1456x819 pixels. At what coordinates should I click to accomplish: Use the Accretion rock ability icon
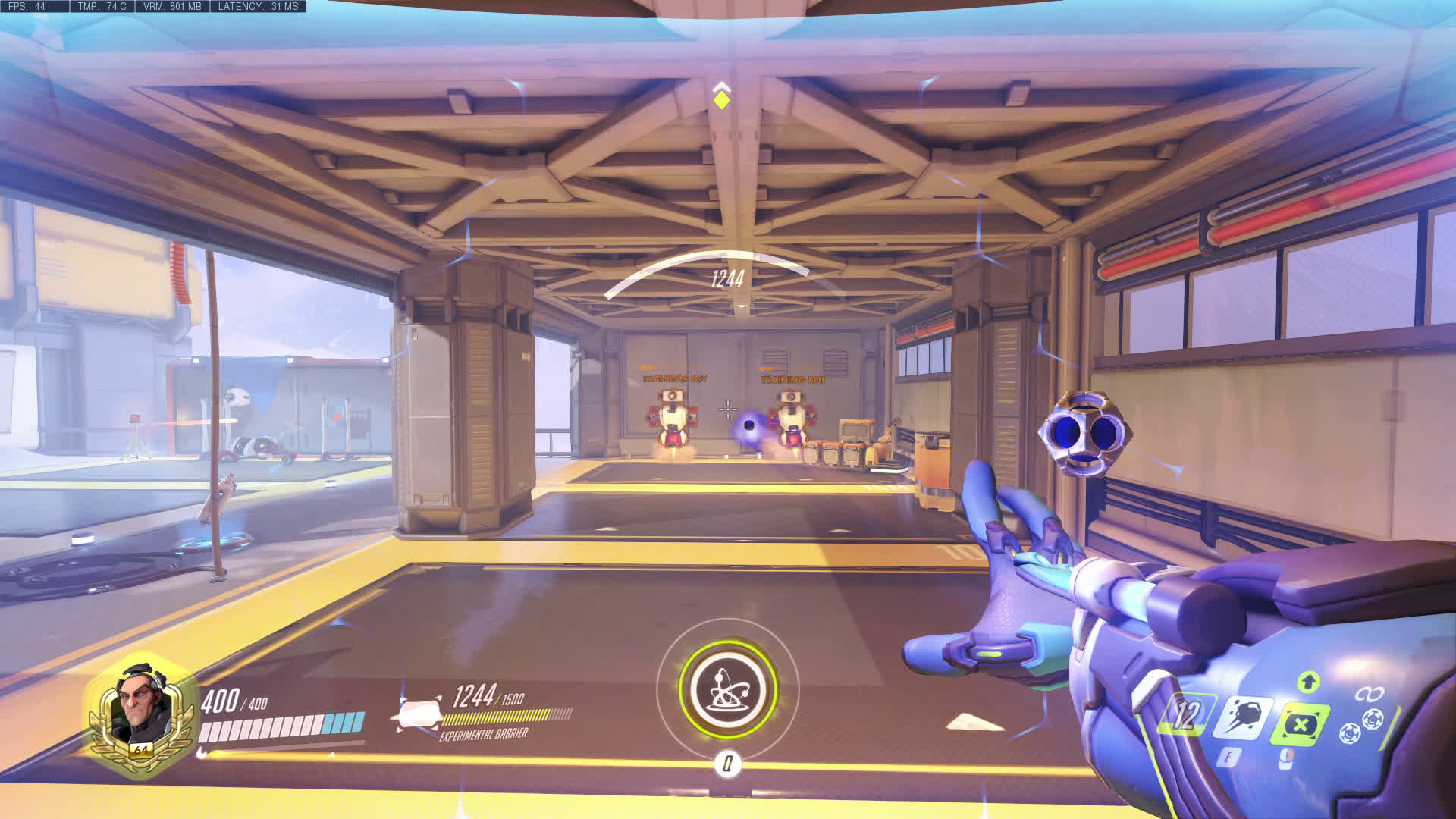pyautogui.click(x=1243, y=717)
